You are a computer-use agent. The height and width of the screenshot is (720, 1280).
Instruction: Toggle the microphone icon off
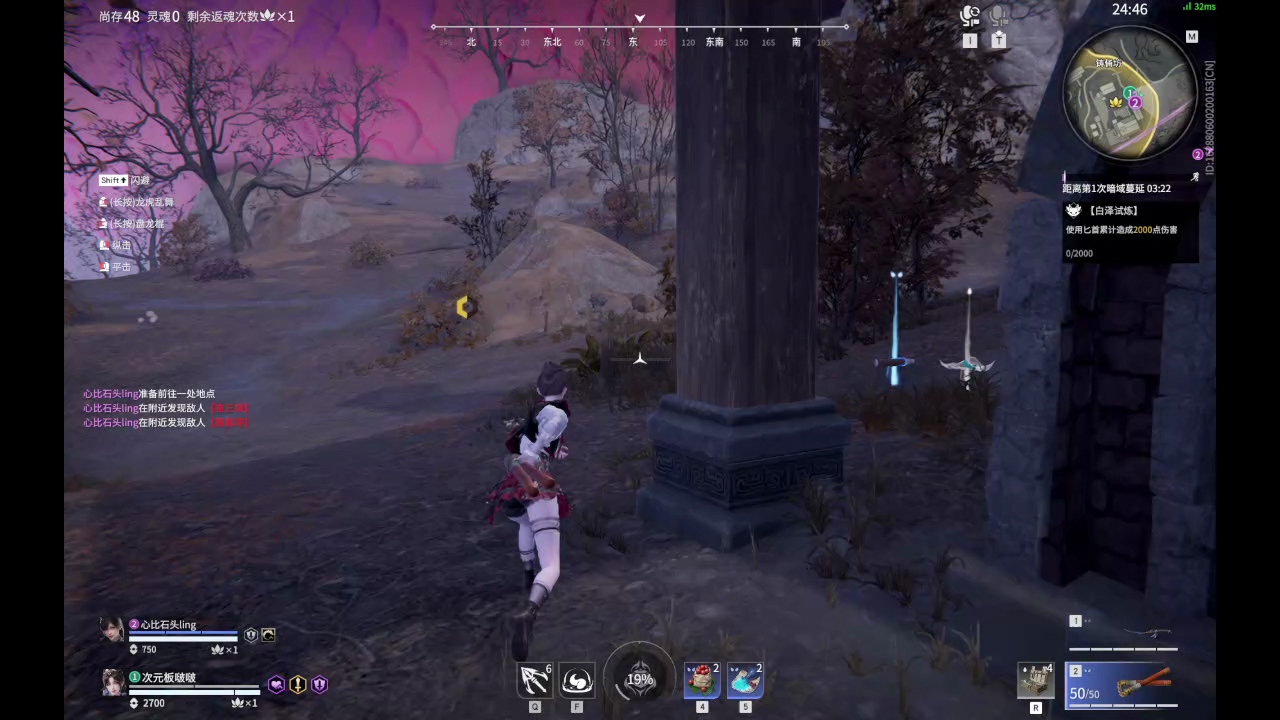998,15
